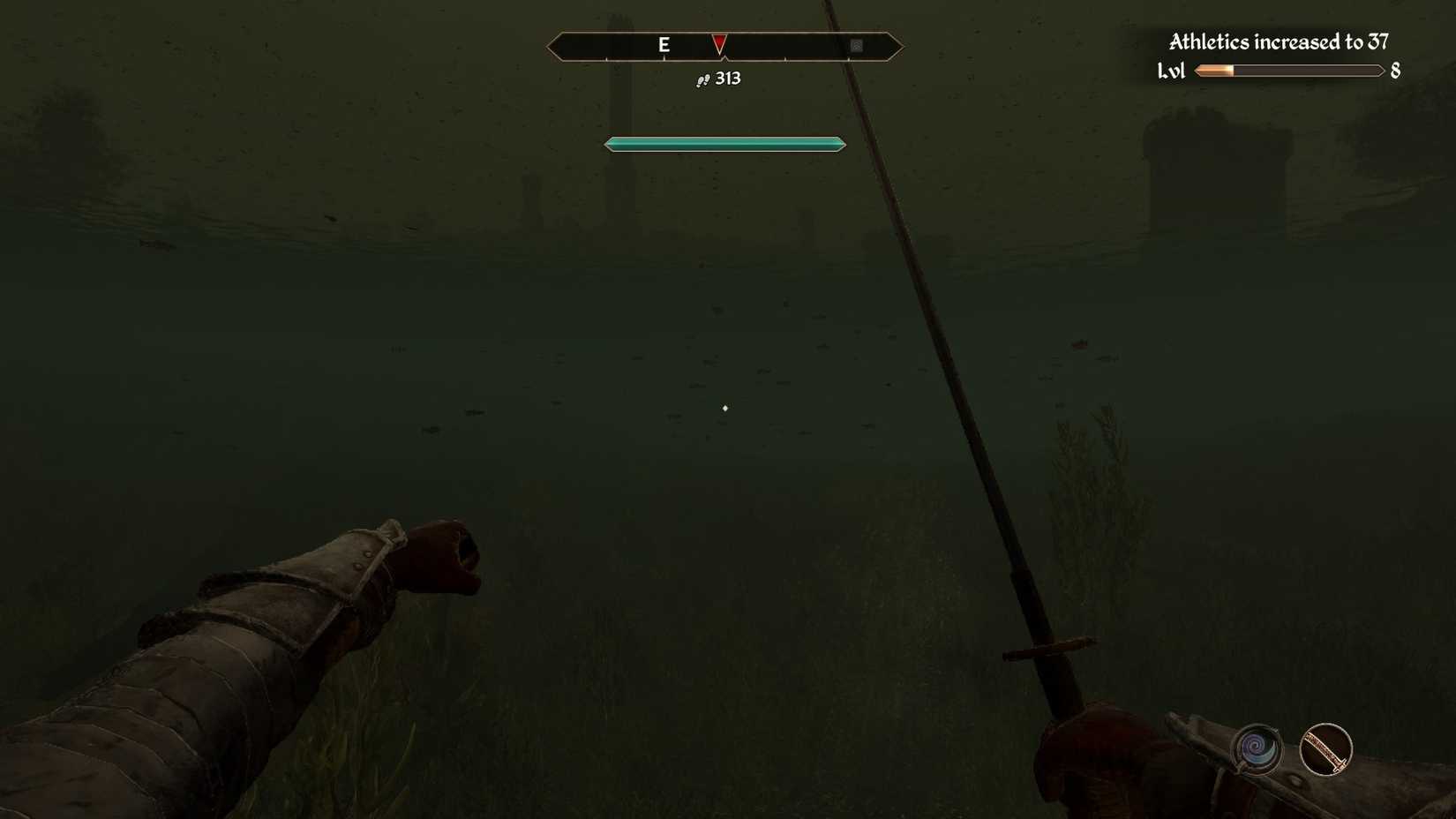Open the Athletics increased to 37 notification
This screenshot has width=1456, height=819.
[1278, 41]
